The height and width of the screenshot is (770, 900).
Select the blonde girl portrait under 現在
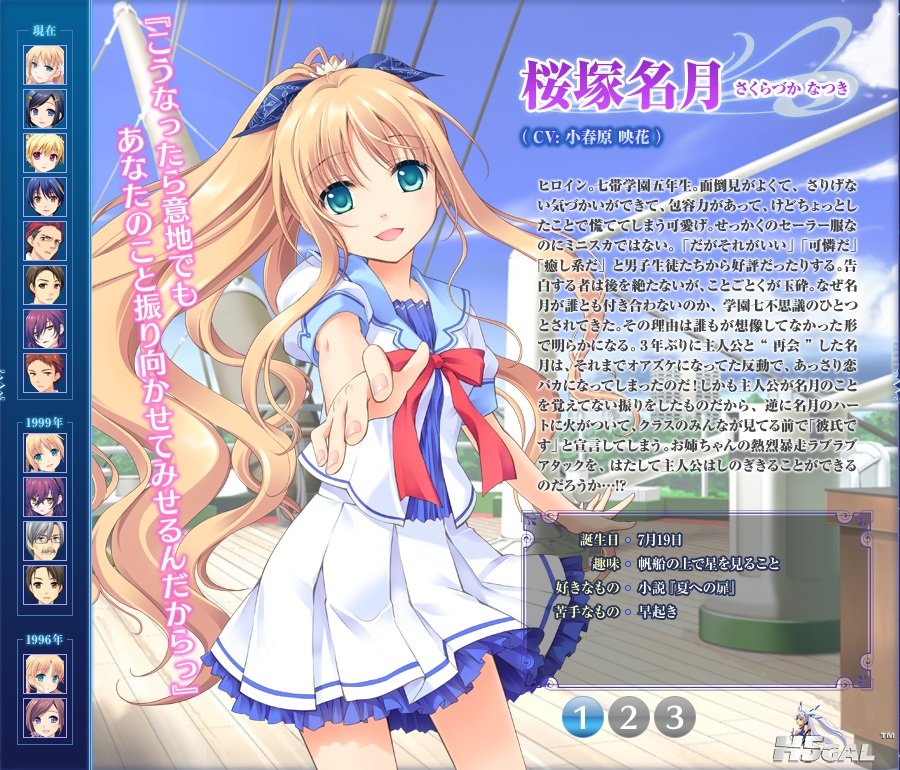45,64
